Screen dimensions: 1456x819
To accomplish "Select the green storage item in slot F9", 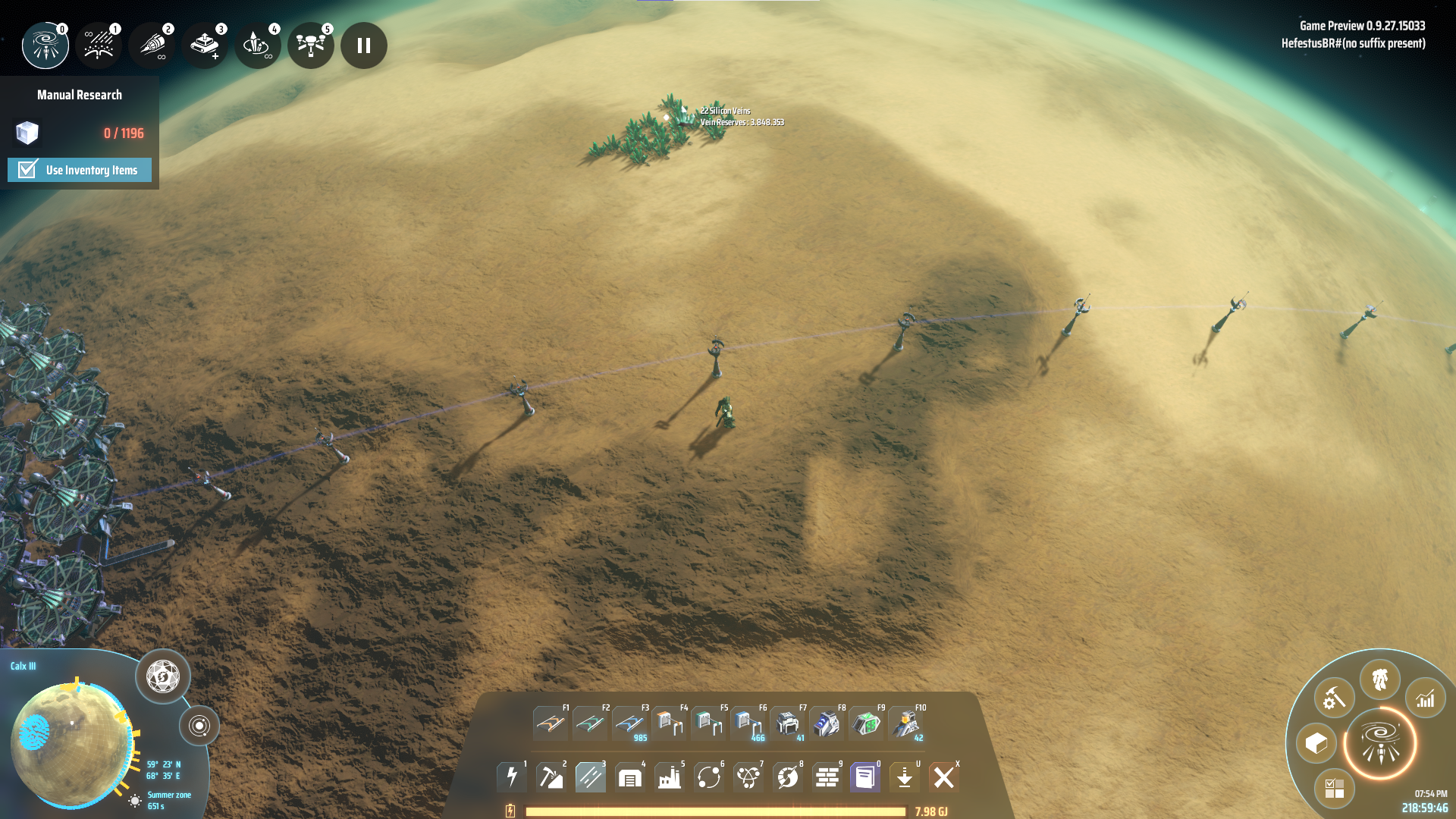I will pyautogui.click(x=866, y=723).
